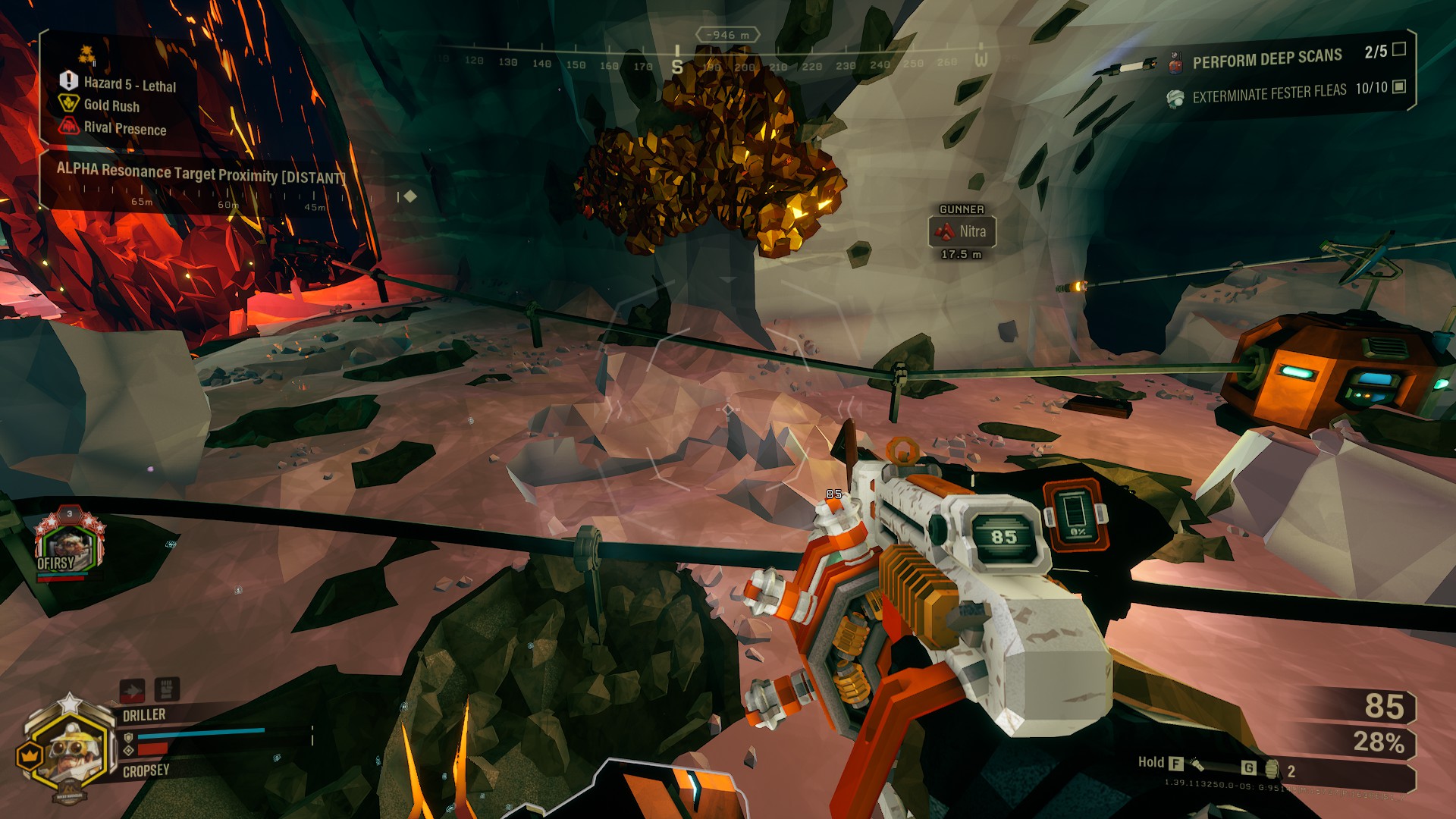Select the grenade icon
Image resolution: width=1456 pixels, height=819 pixels.
1272,770
